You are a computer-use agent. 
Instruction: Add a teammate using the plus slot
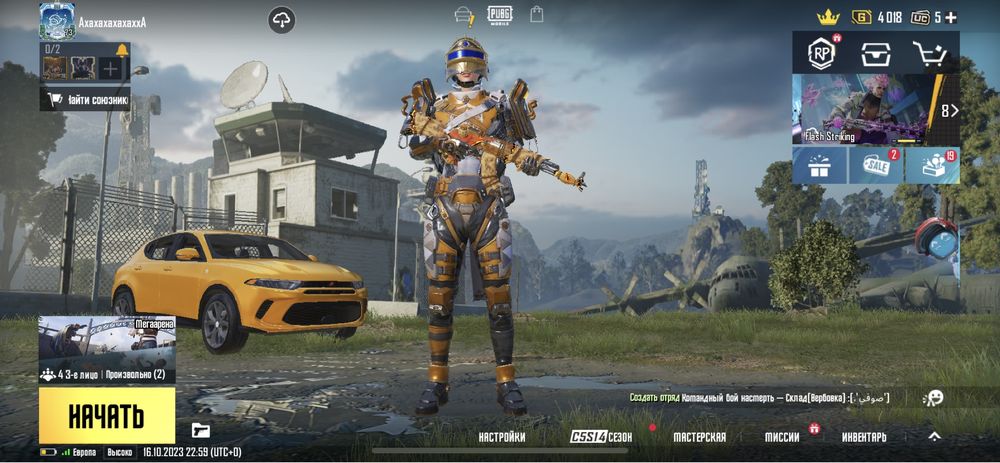click(110, 69)
